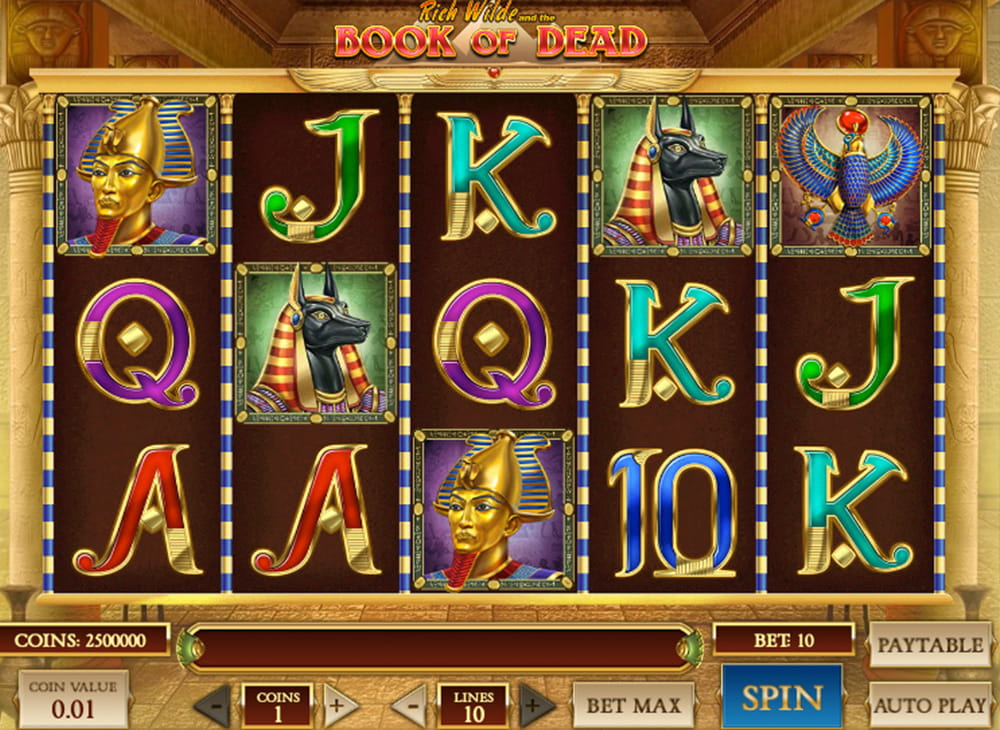Reduce the number of lines
Image resolution: width=1000 pixels, height=730 pixels.
pyautogui.click(x=409, y=706)
